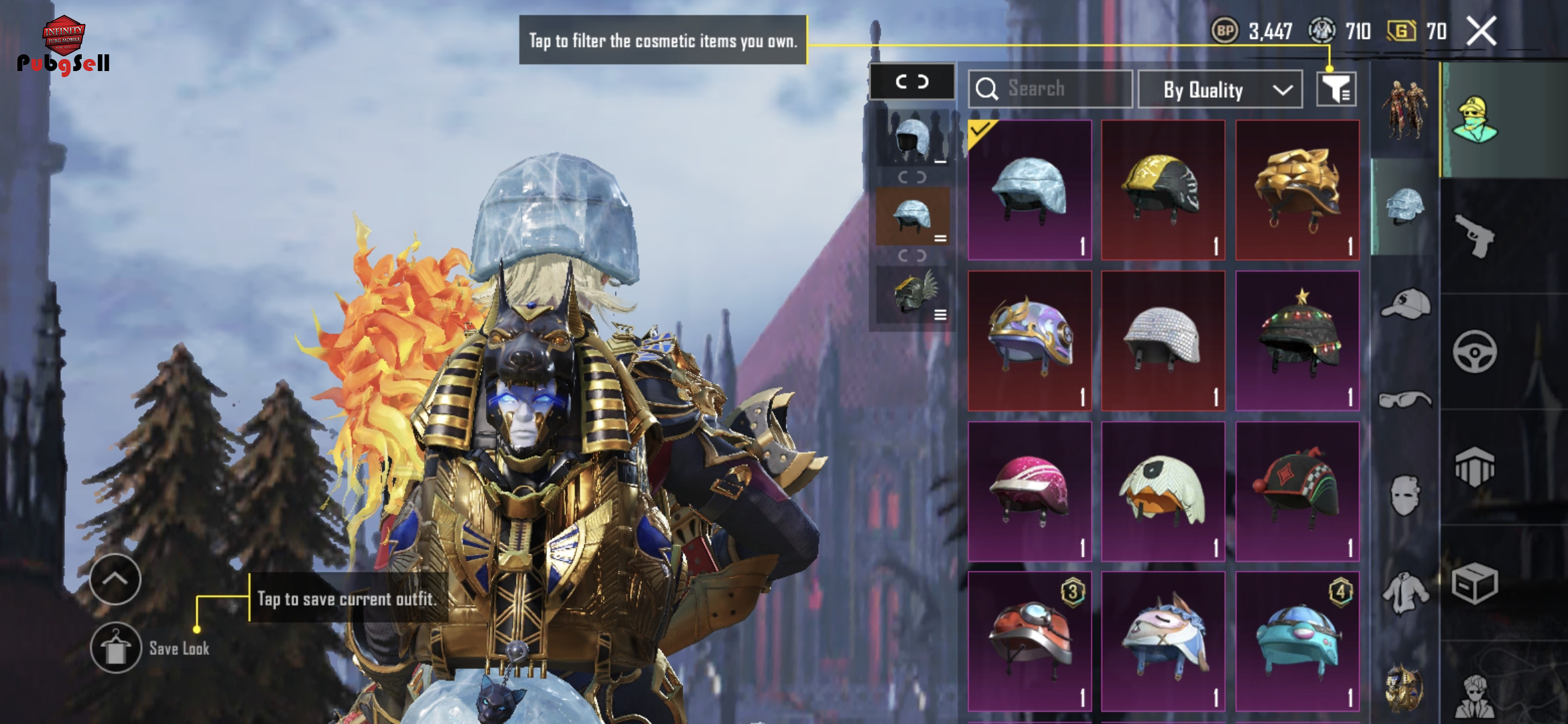Open the glasses category

tap(1405, 400)
